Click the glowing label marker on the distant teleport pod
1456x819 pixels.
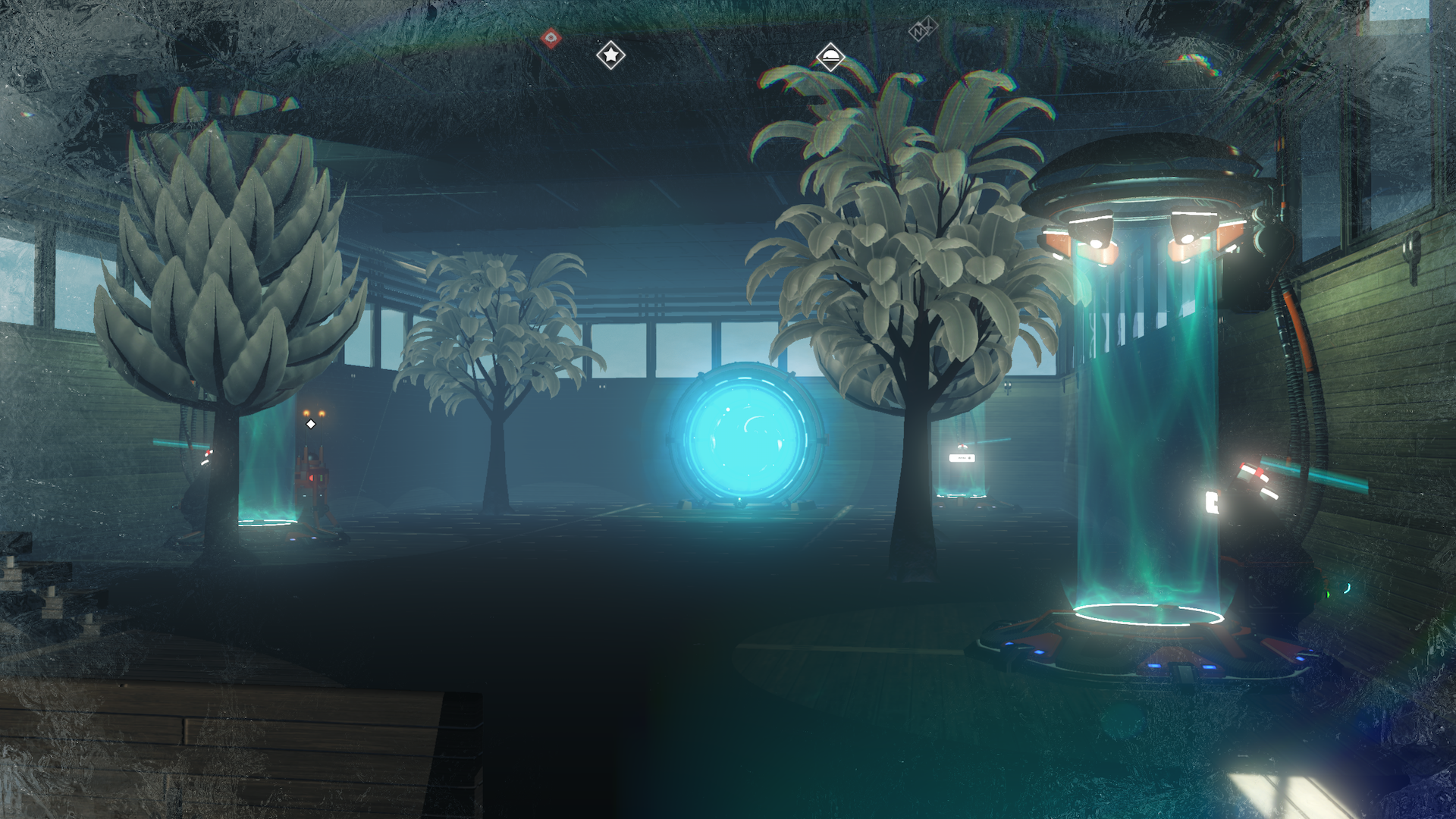[962, 458]
